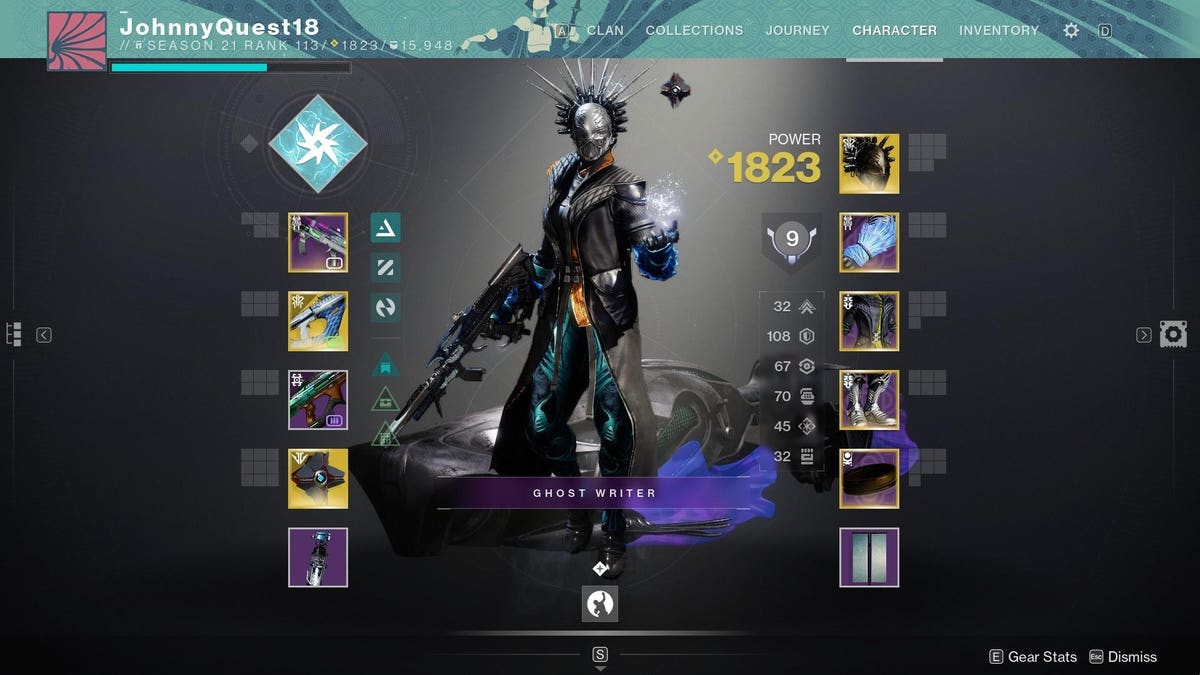This screenshot has width=1200, height=675.
Task: Inspect the spiked helmet armor slot
Action: point(869,164)
